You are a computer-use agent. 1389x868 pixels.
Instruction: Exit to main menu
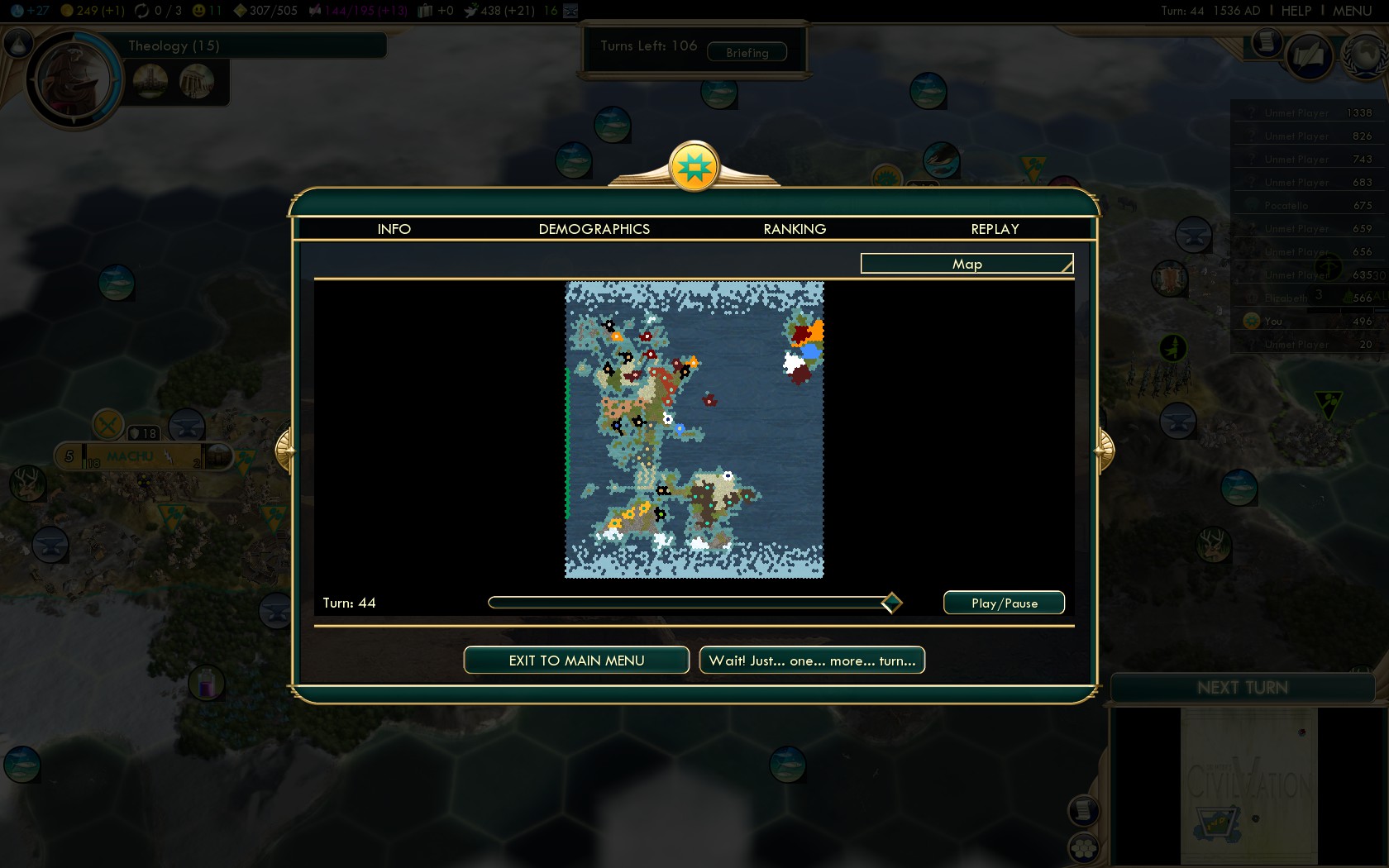click(576, 661)
